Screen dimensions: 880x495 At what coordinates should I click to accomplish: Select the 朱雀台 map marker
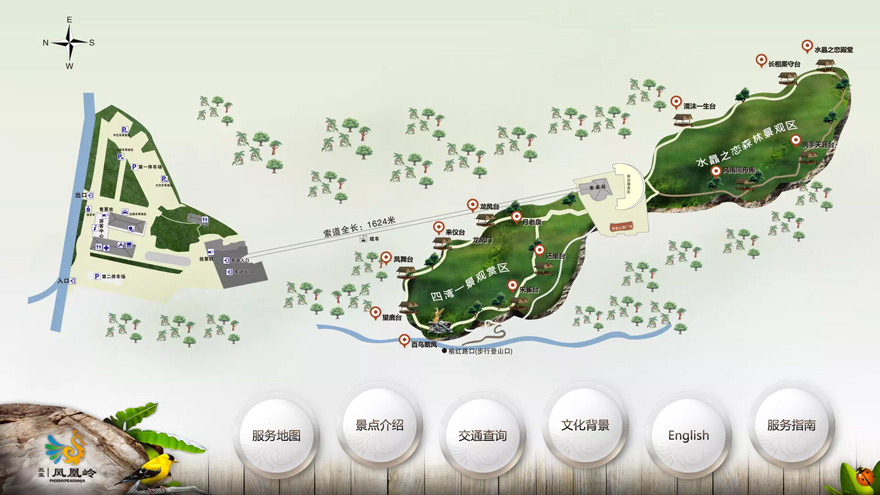click(514, 285)
